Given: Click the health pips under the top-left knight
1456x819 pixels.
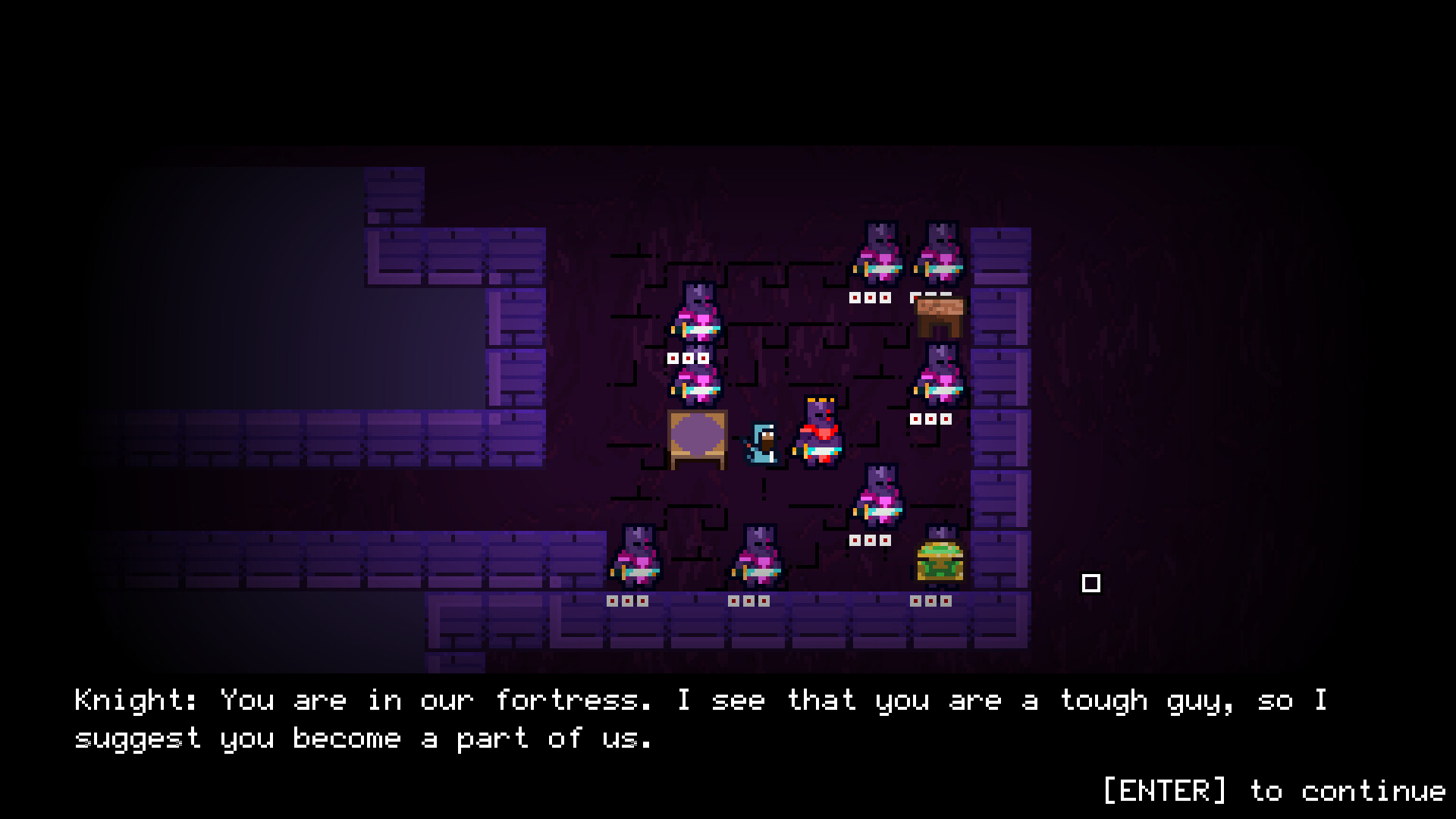Looking at the screenshot, I should (686, 359).
